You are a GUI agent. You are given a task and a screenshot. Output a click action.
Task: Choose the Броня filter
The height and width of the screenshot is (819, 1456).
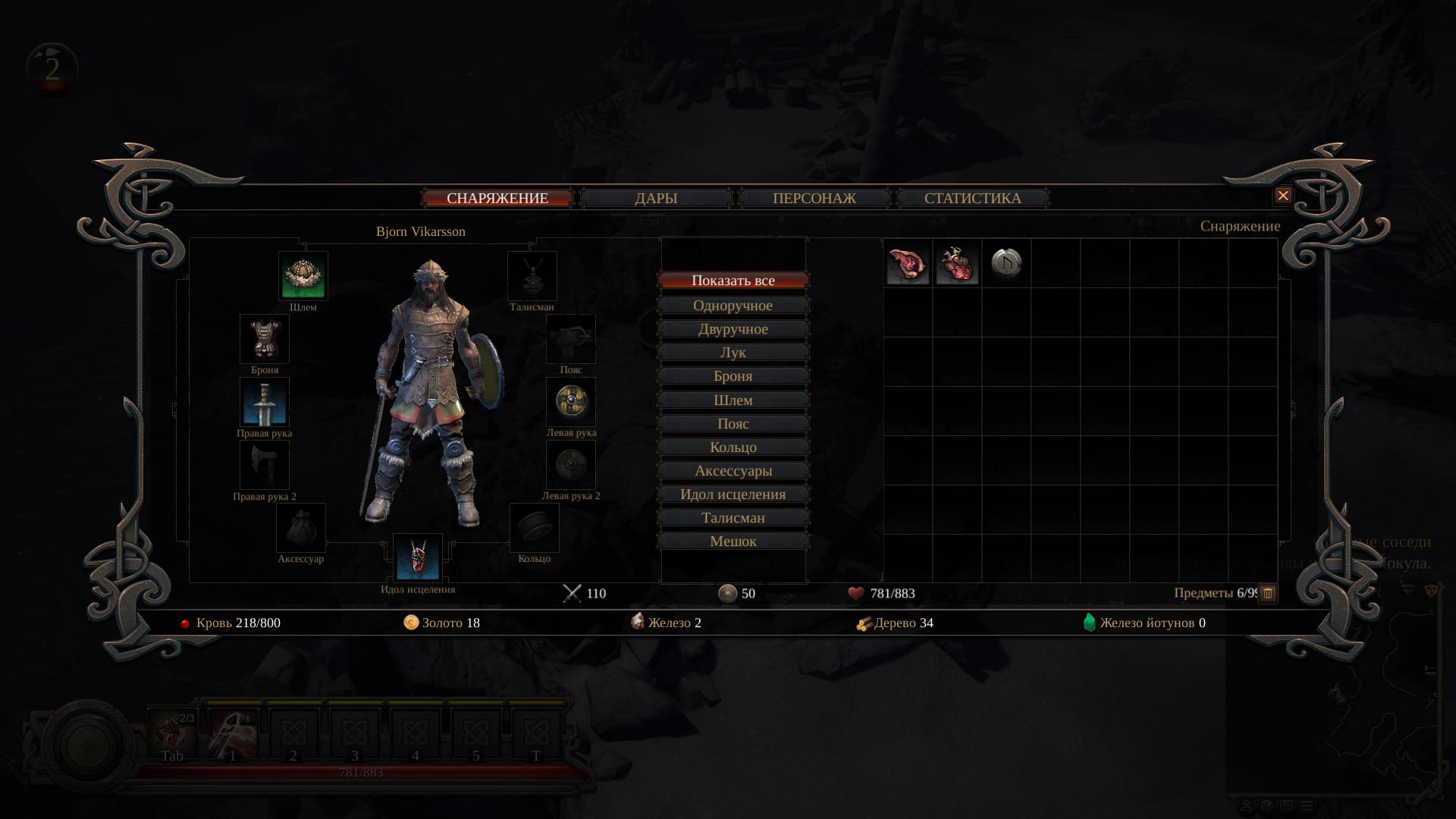733,376
